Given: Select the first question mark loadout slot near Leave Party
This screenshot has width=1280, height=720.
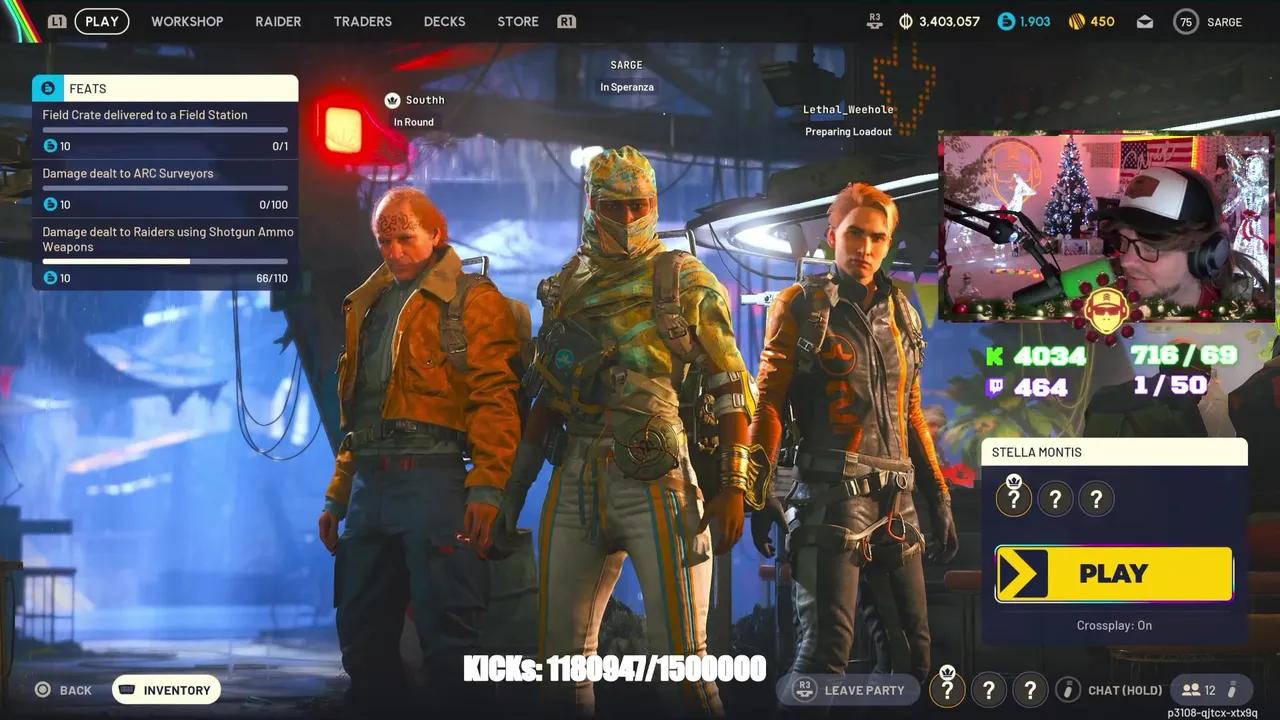Looking at the screenshot, I should point(947,689).
